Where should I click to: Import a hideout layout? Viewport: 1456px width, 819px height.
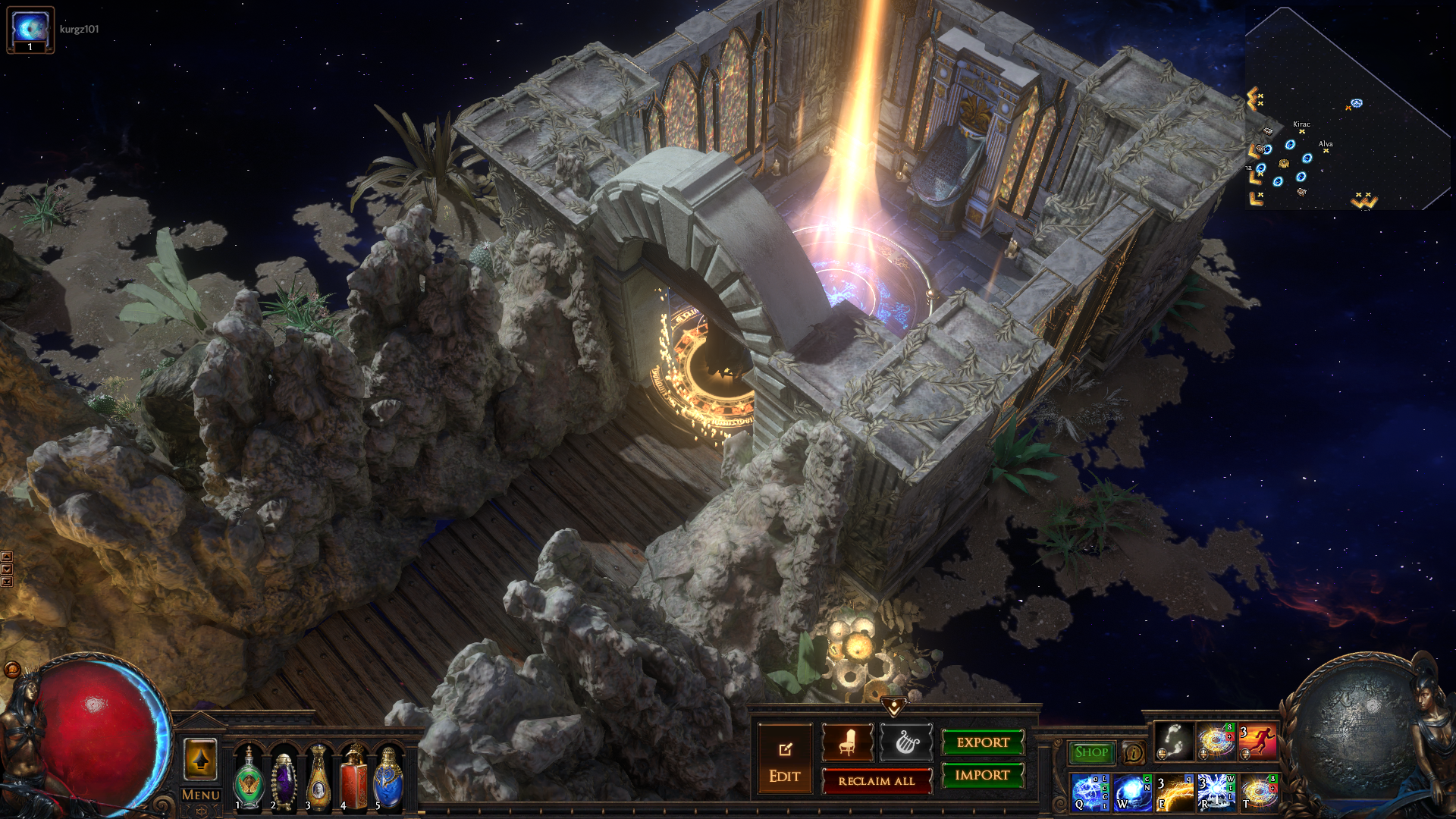click(983, 775)
